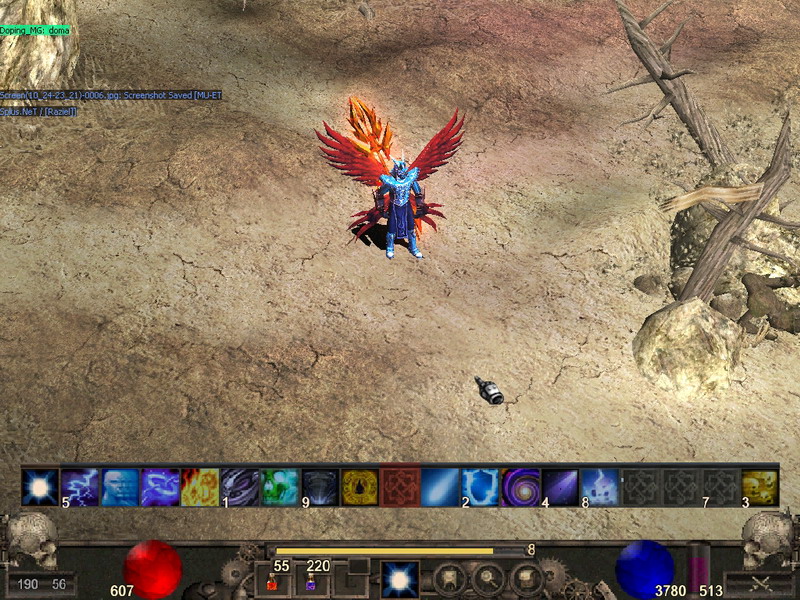Click the red highlighted skill slot
800x600 pixels.
pyautogui.click(x=400, y=487)
